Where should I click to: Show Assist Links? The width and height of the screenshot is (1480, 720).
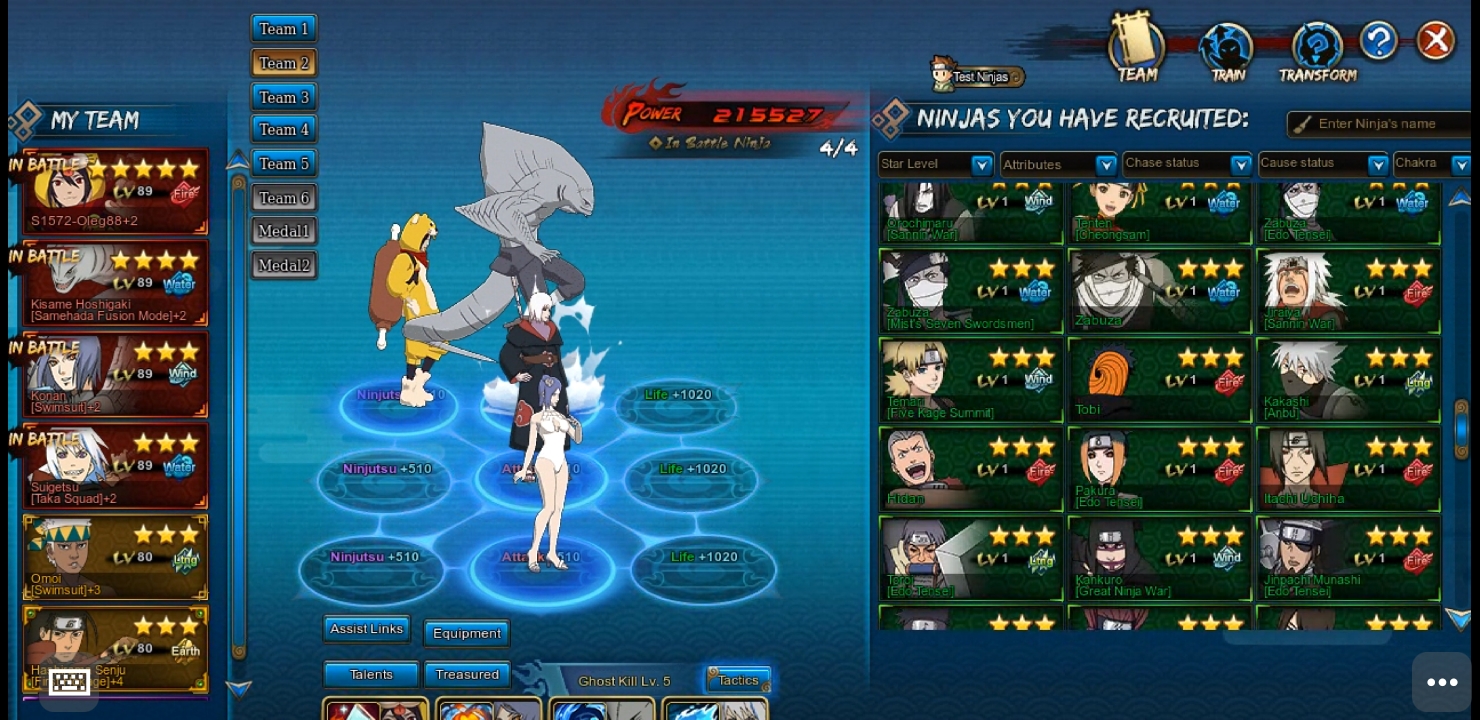(x=366, y=629)
